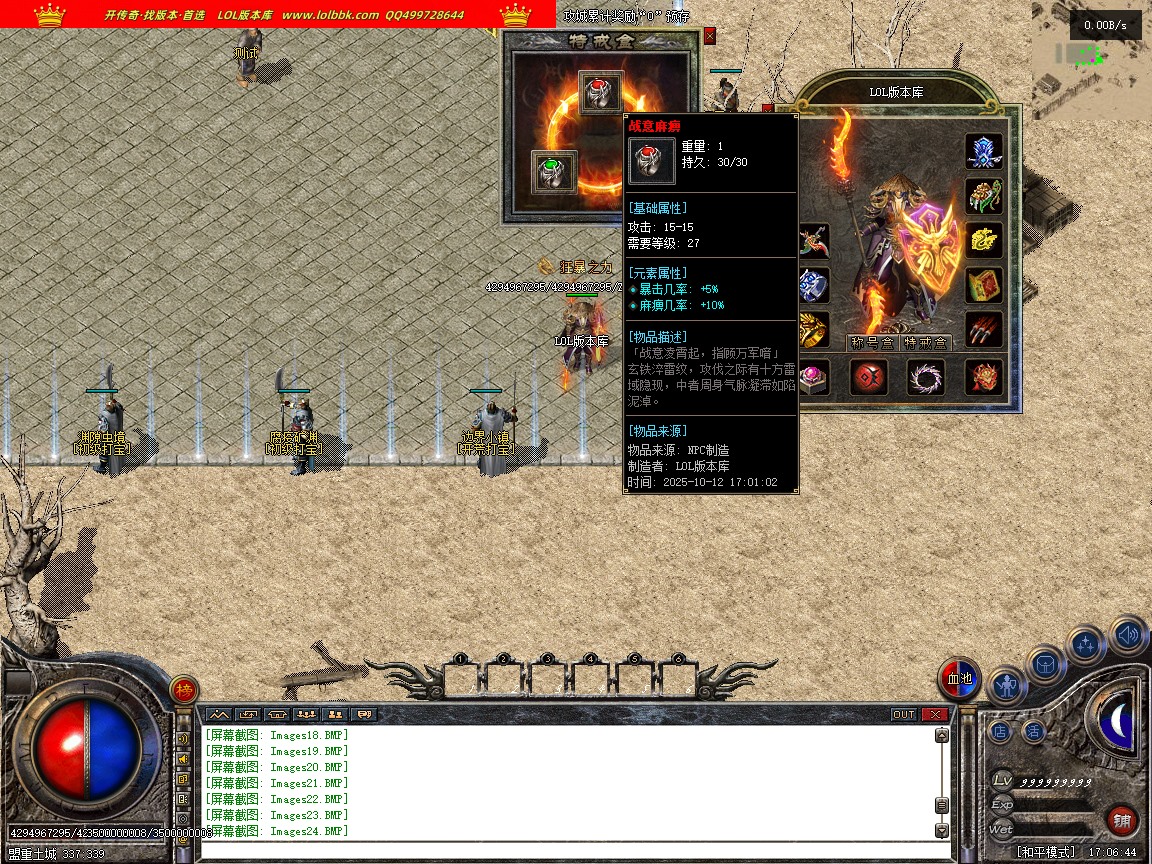
Task: Select the red rune orb slot
Action: coord(869,378)
